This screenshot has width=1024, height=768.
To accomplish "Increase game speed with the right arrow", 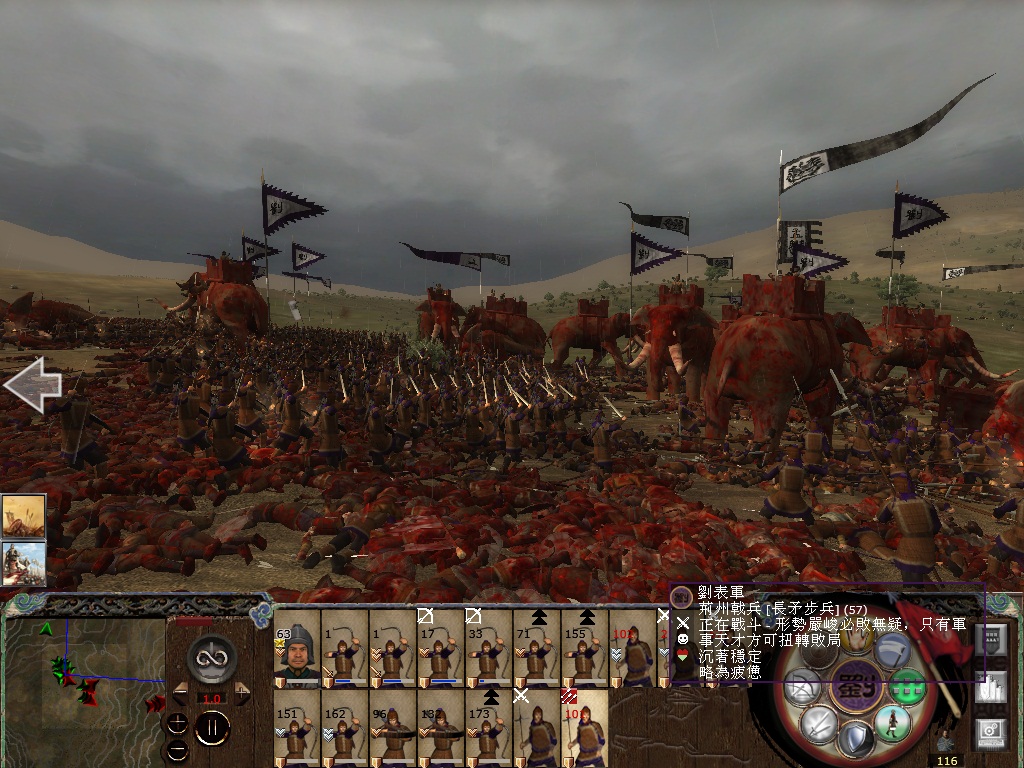I will [x=242, y=692].
